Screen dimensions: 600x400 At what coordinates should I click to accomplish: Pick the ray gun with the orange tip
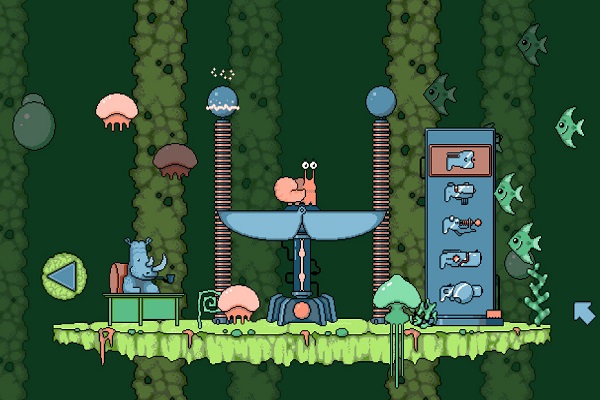(x=461, y=226)
